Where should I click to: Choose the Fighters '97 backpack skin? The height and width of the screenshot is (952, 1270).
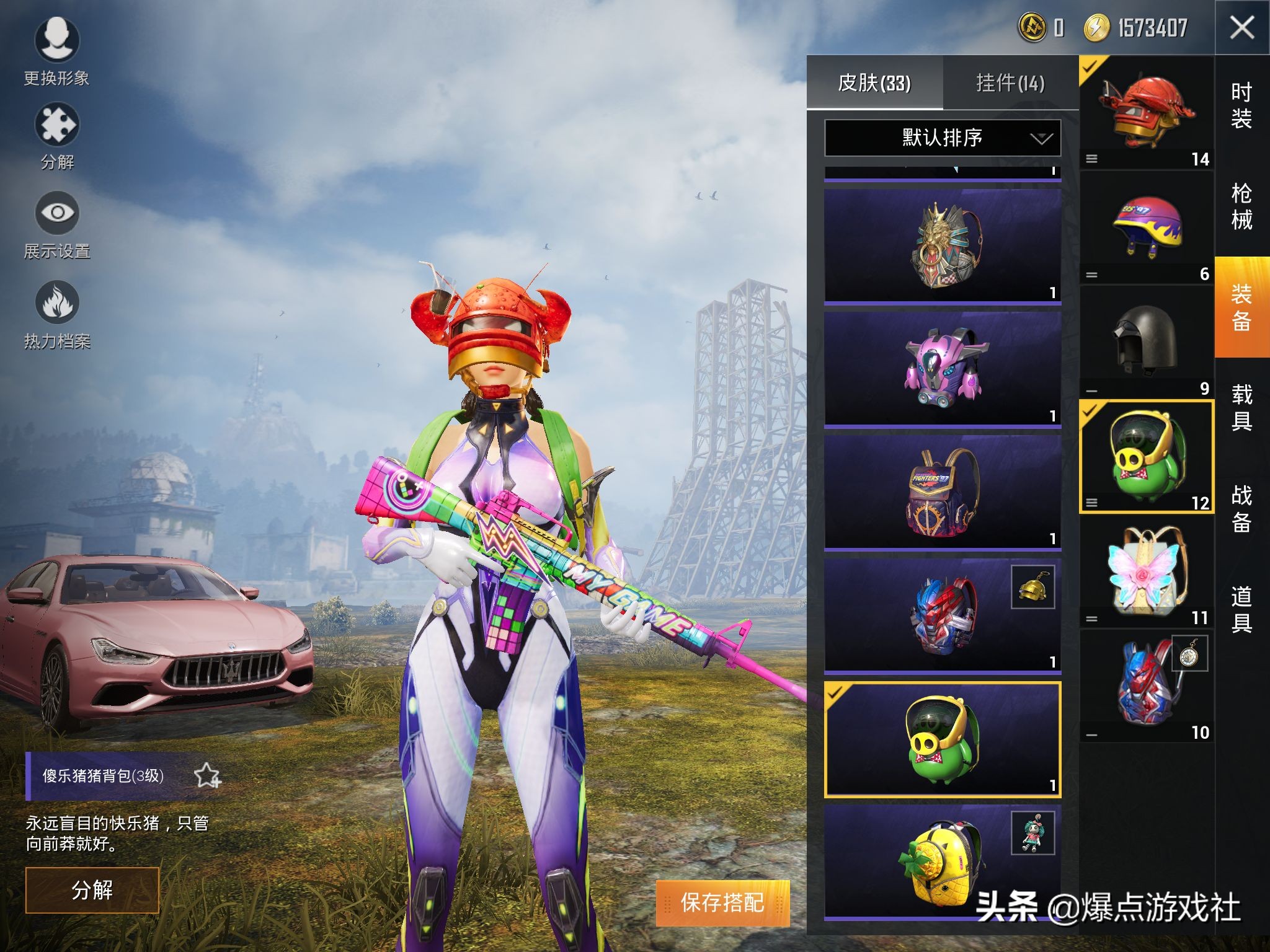[x=942, y=491]
